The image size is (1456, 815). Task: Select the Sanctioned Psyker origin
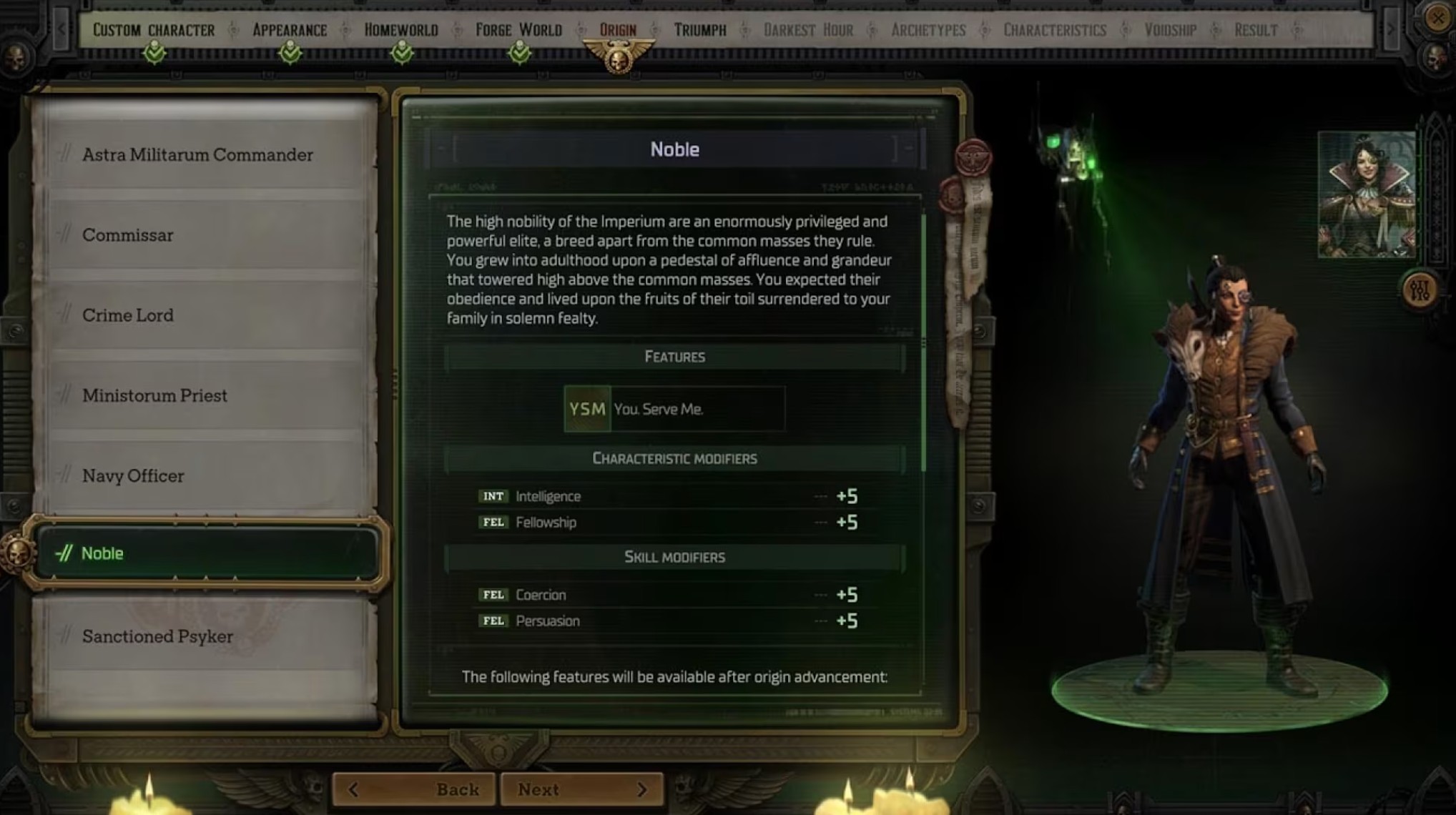tap(157, 636)
